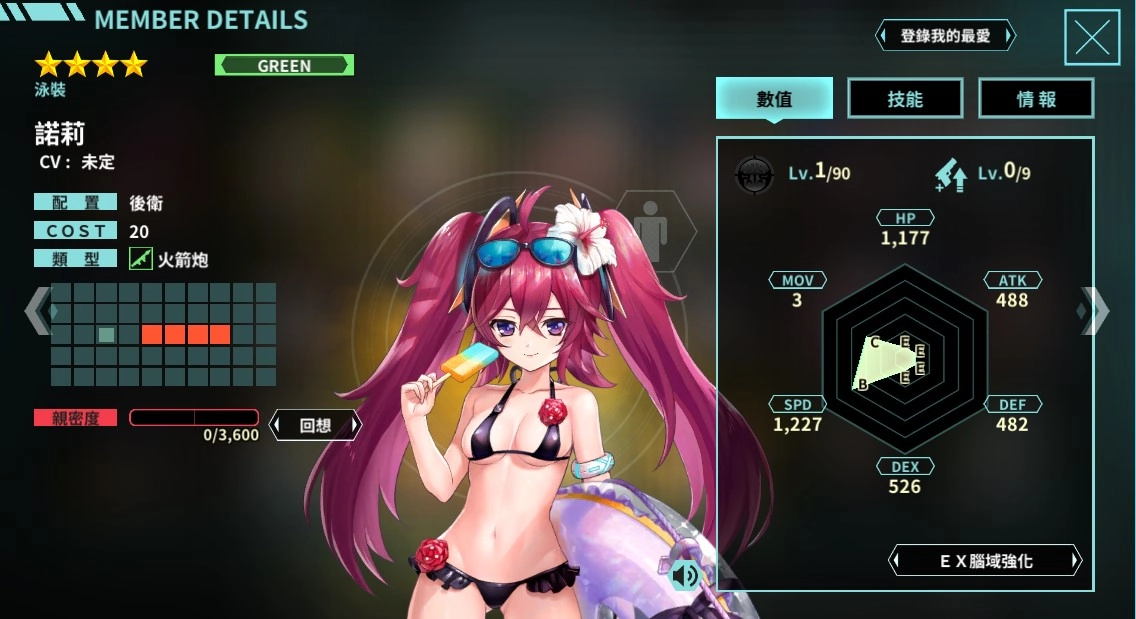Go to previous member with left arrow
This screenshot has height=619, width=1136.
37,310
